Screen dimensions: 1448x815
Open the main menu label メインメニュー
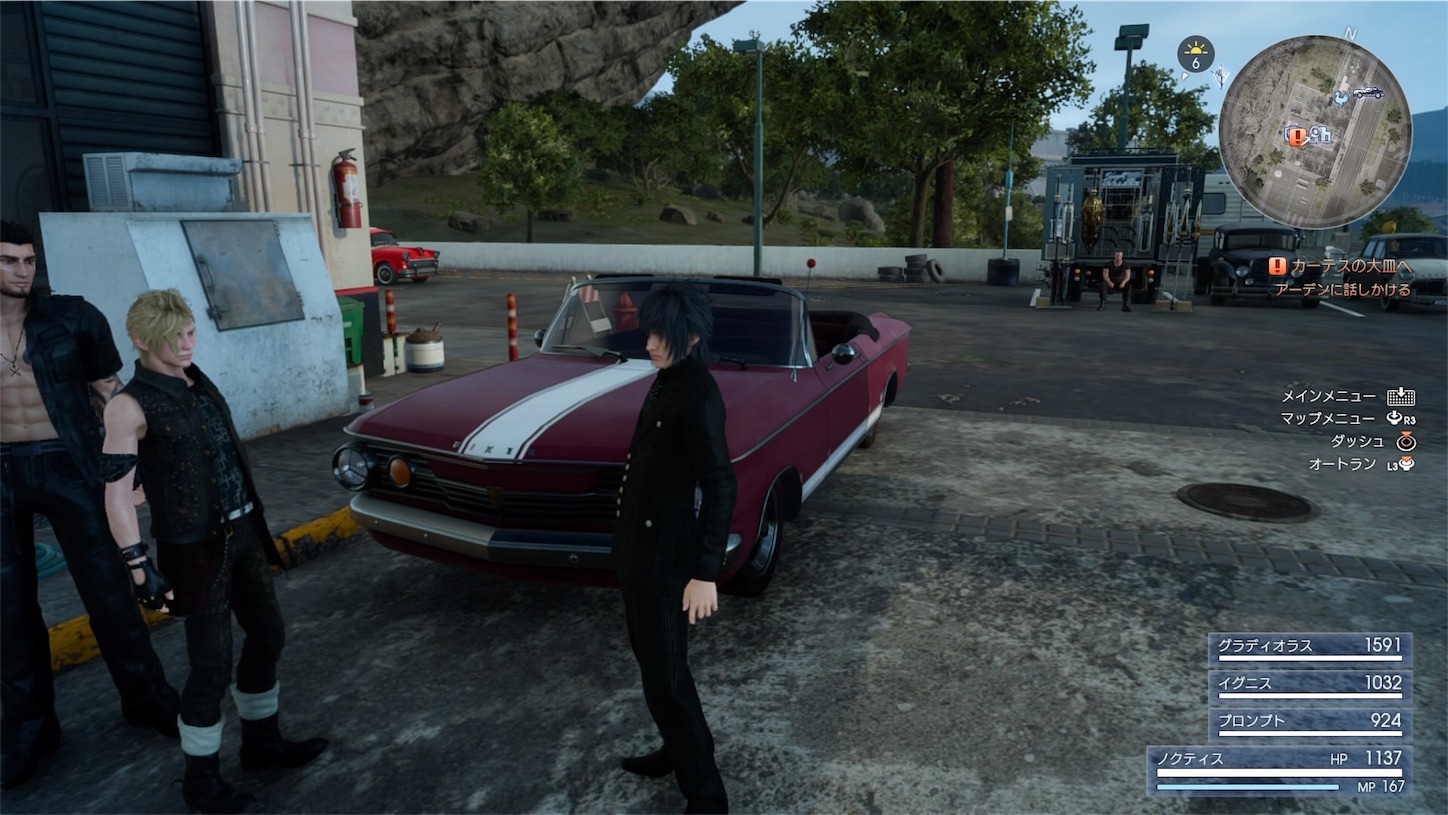point(1330,396)
